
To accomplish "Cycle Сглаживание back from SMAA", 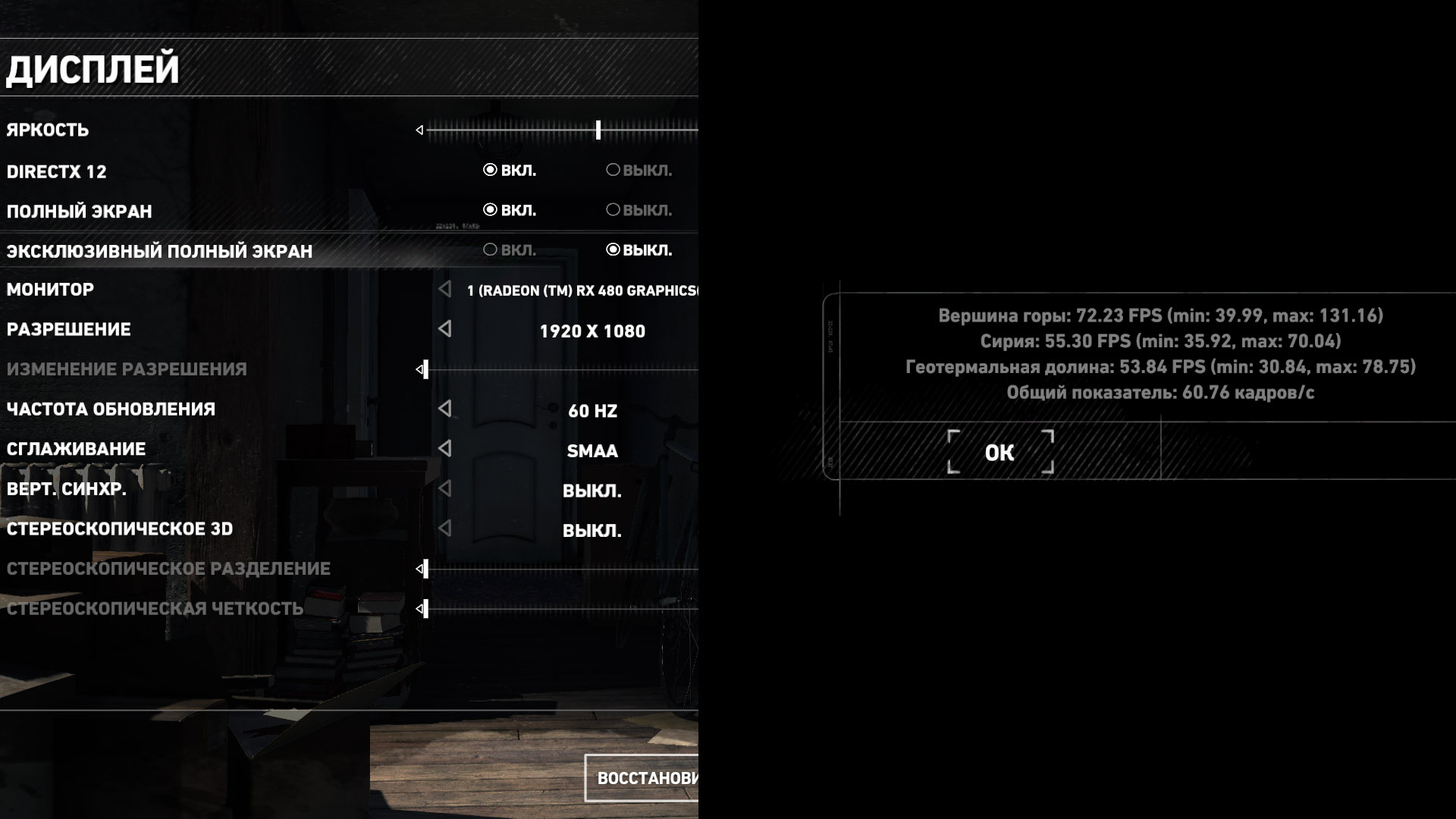I will coord(445,448).
